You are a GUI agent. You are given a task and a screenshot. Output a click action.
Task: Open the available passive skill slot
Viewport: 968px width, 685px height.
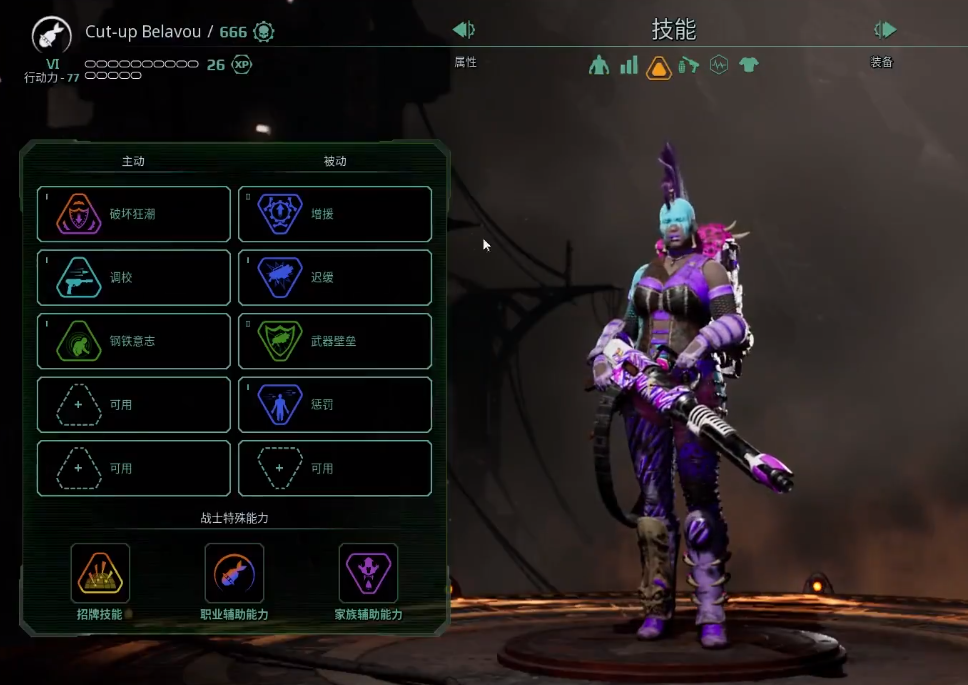[x=335, y=468]
